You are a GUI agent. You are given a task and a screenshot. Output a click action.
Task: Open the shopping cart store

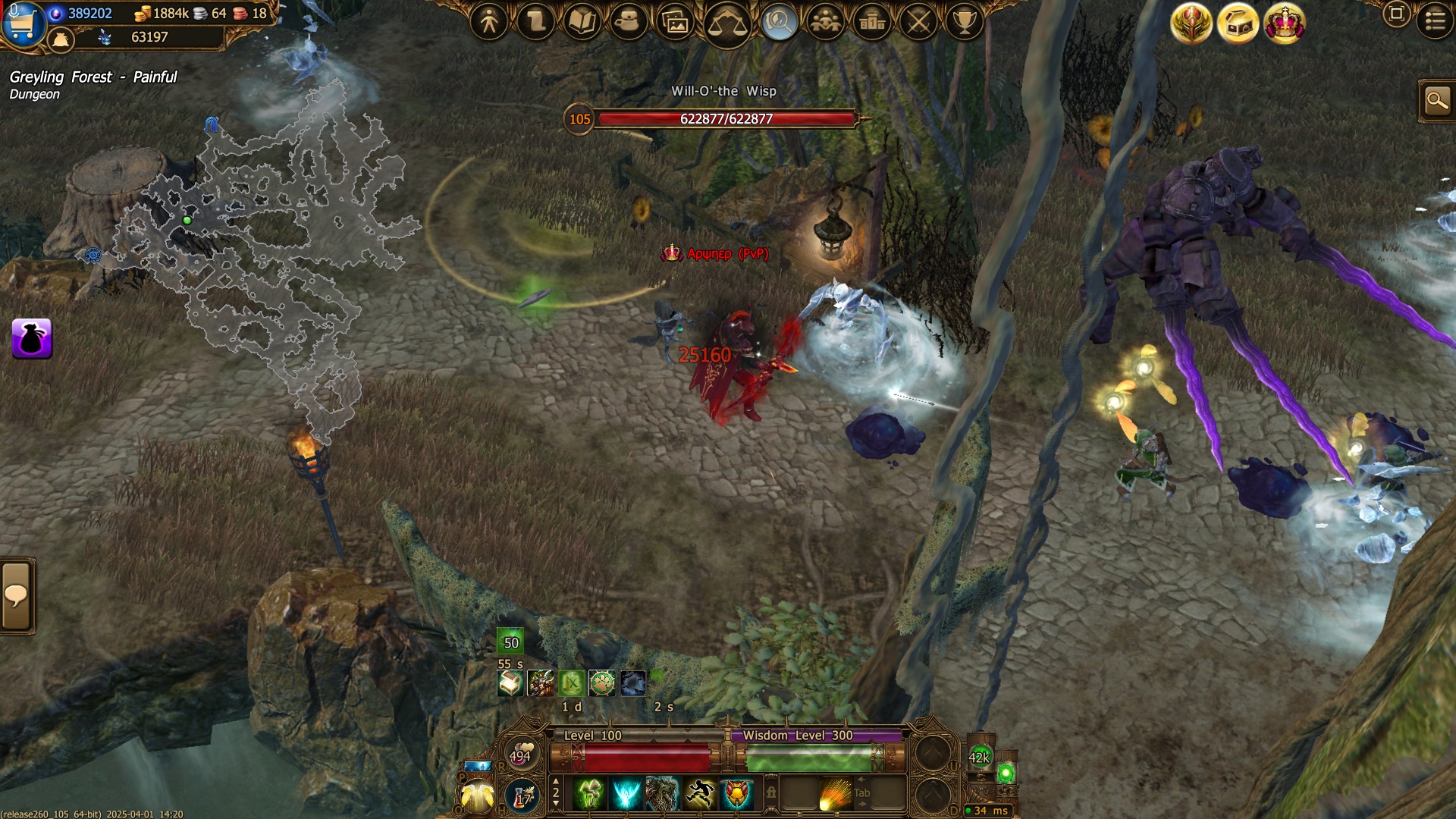point(23,24)
